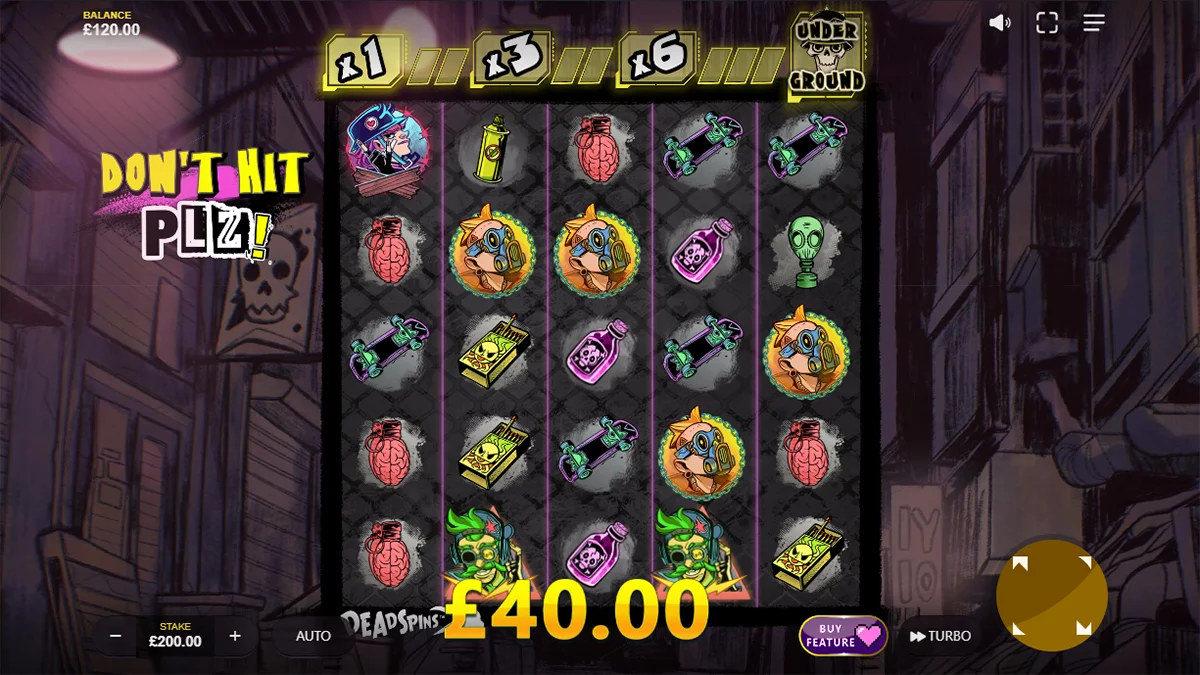Enable Turbo mode

click(940, 636)
